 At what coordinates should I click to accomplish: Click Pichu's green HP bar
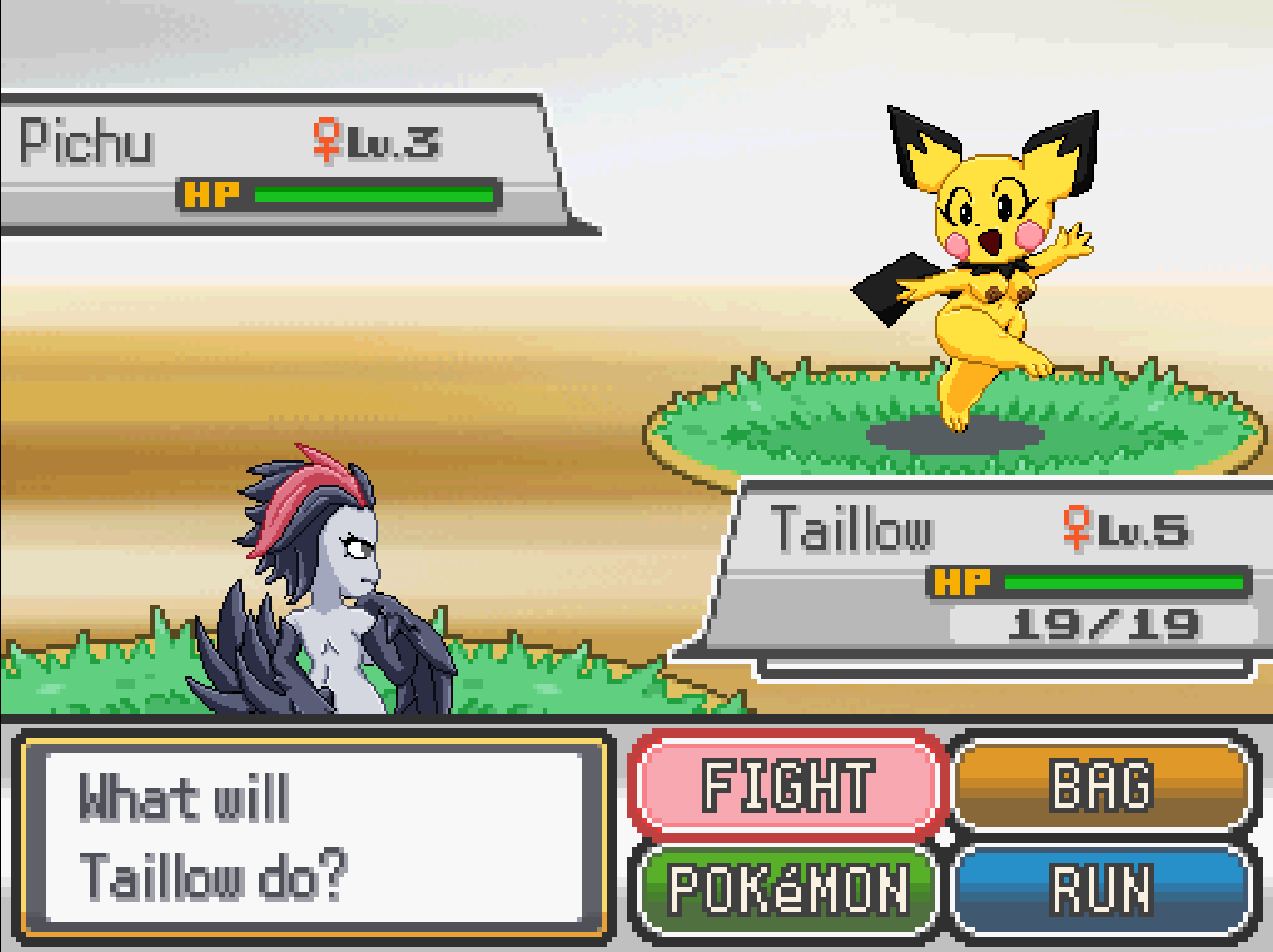pos(375,192)
